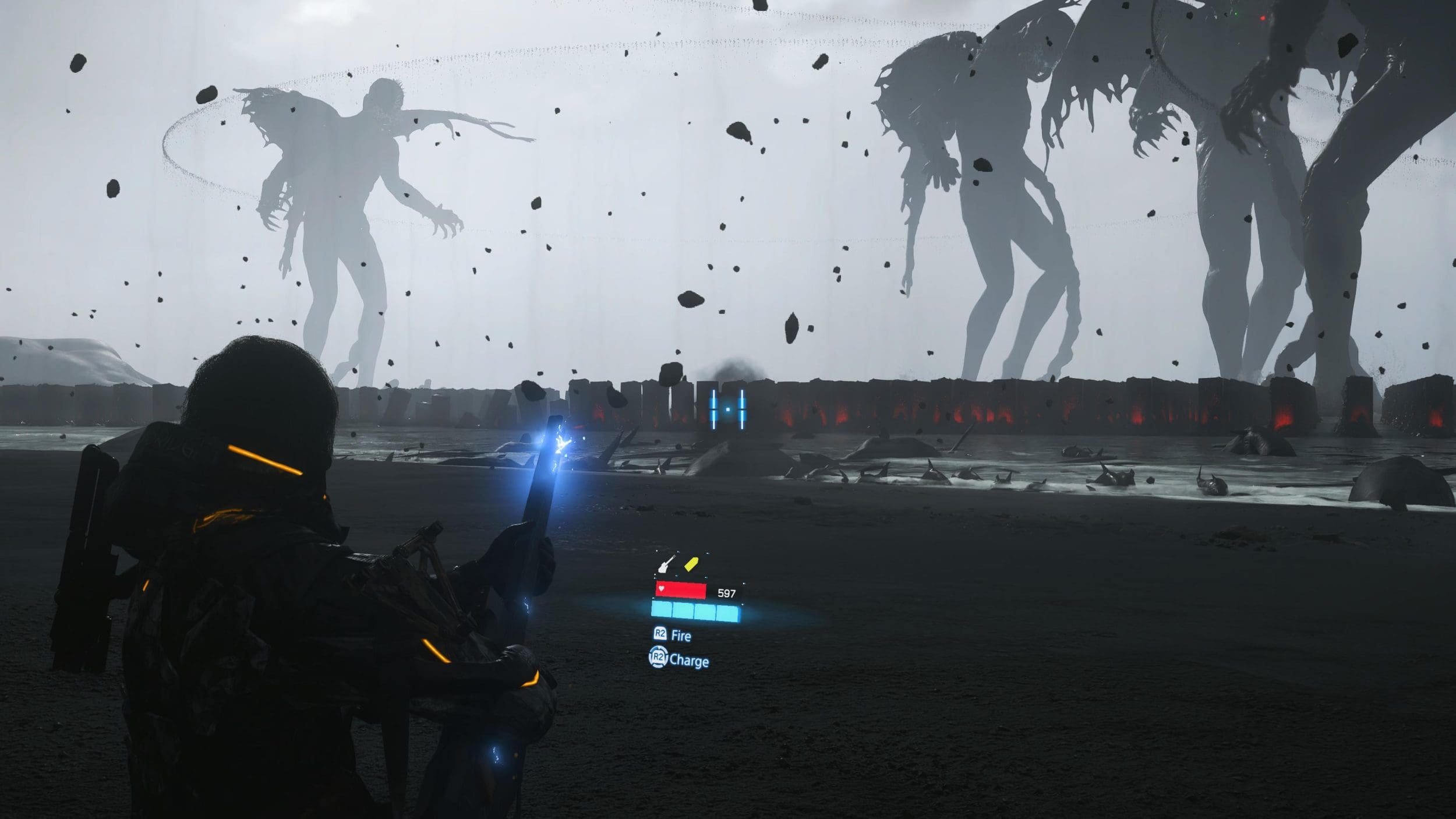Click the yellow bullet ammo-type icon

[x=691, y=564]
